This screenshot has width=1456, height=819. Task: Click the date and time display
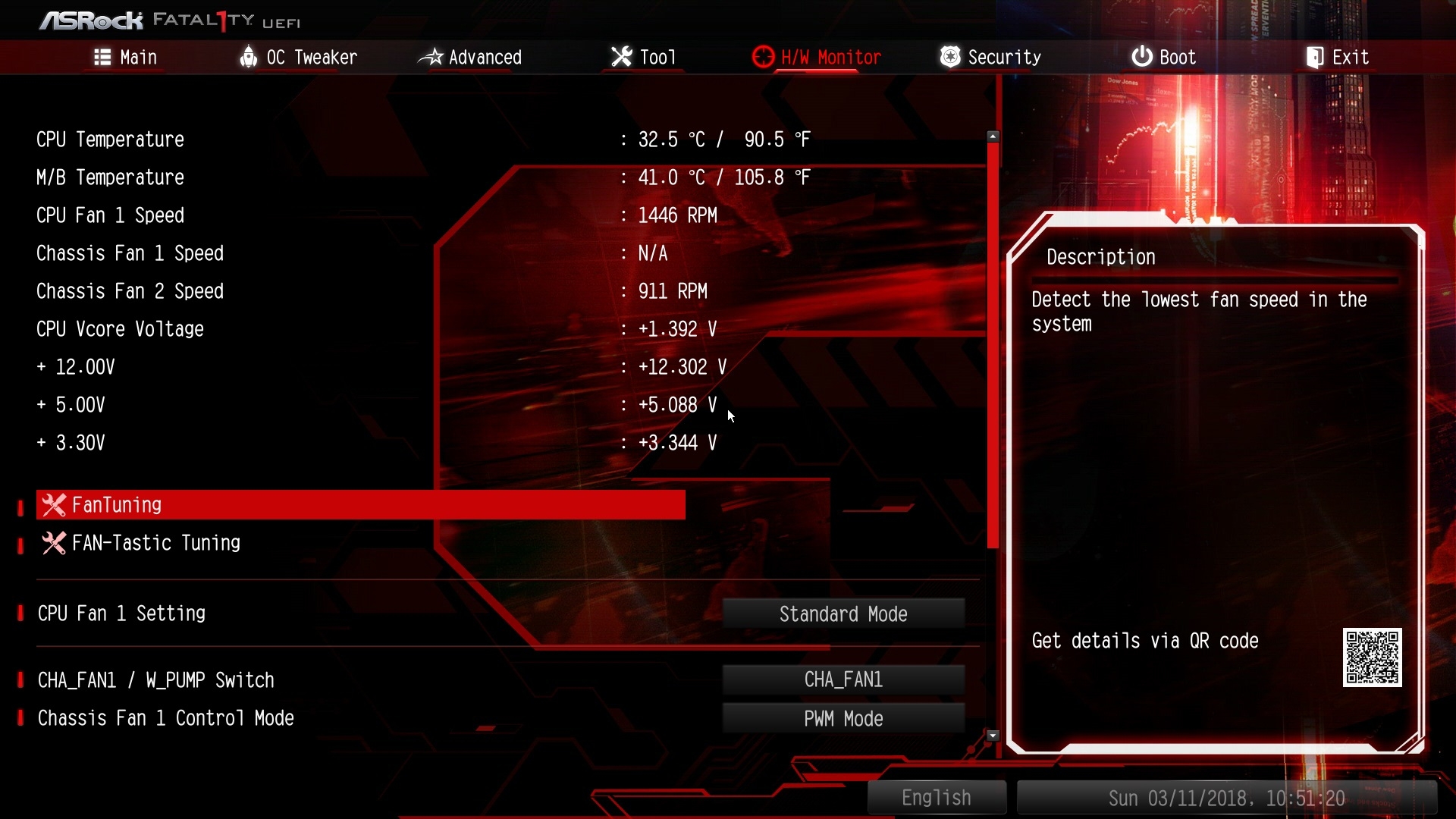click(x=1226, y=798)
